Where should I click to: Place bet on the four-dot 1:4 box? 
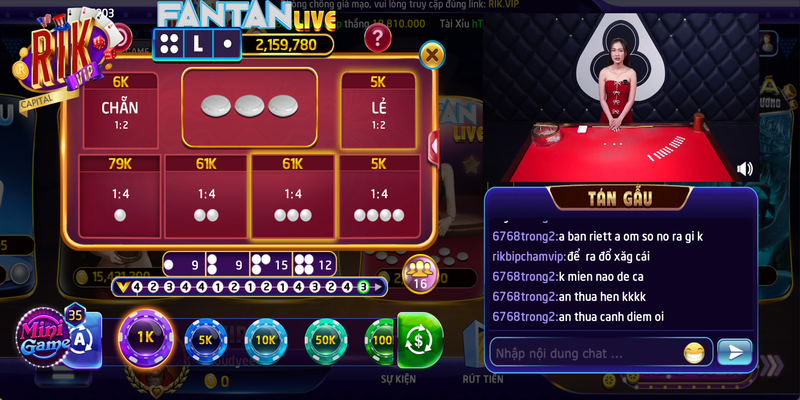378,198
